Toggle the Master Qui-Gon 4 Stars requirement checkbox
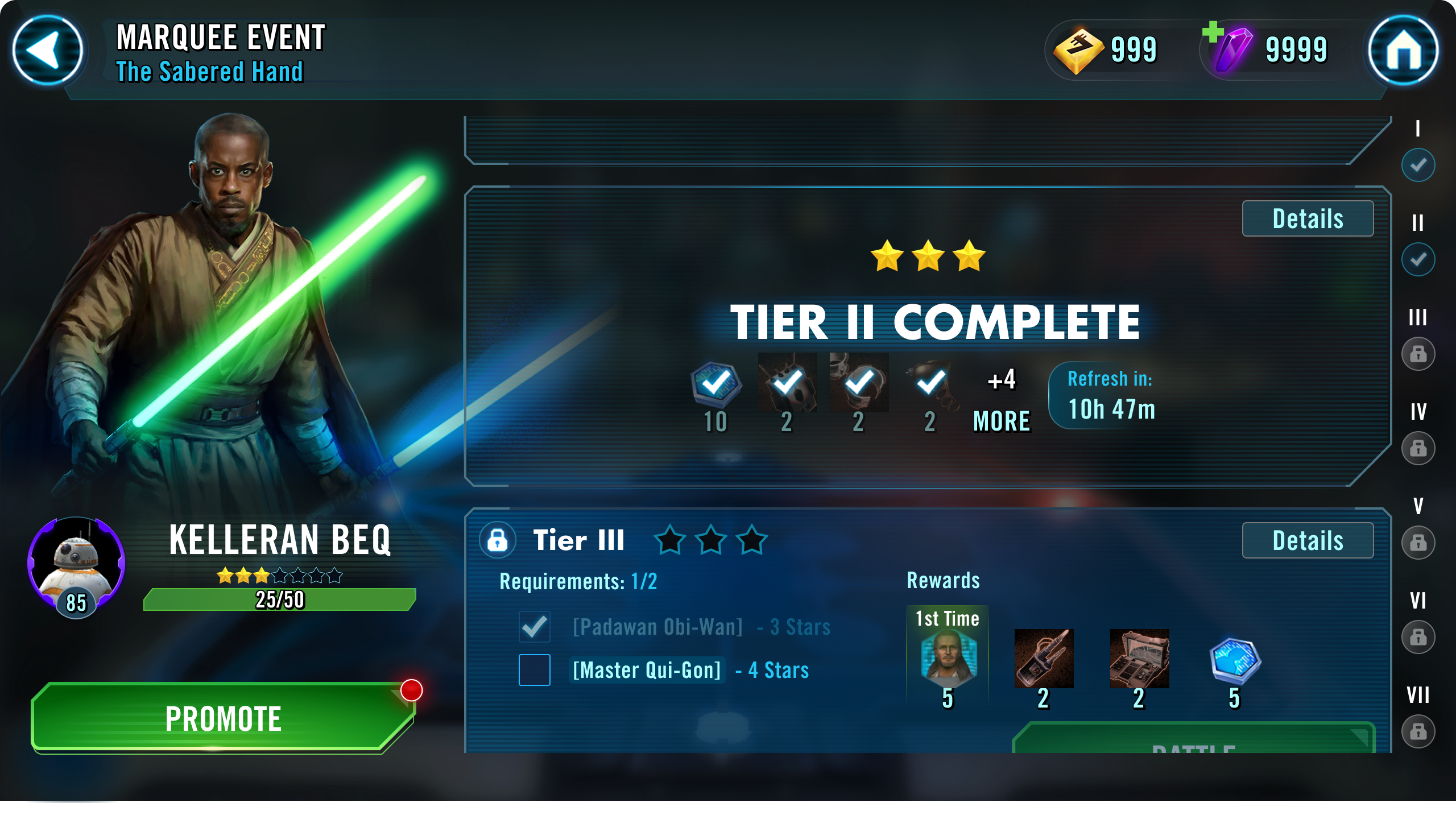The width and height of the screenshot is (1456, 819). [533, 671]
